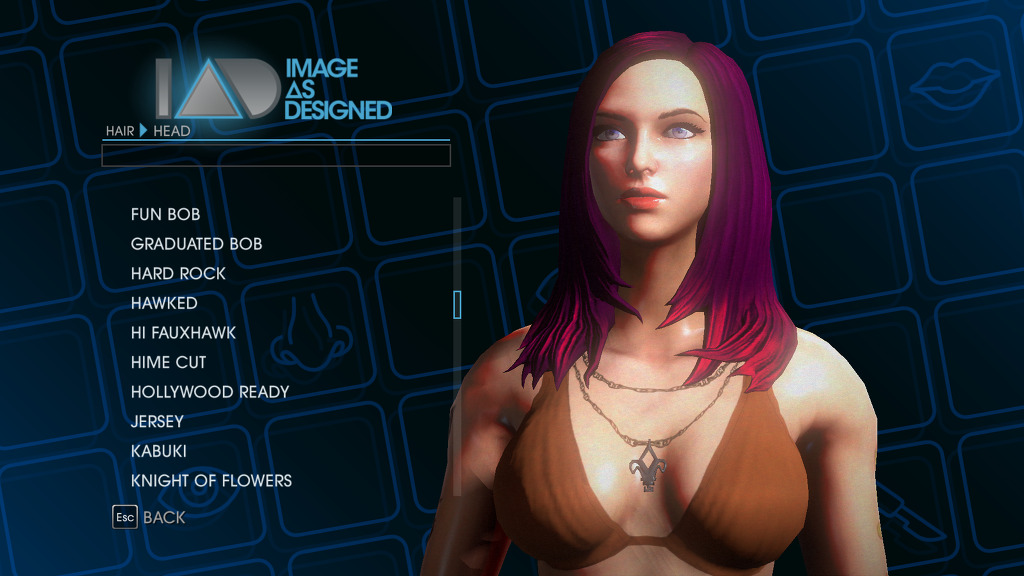The height and width of the screenshot is (576, 1024).
Task: Choose the Hi Fauxhawk hairstyle
Action: 183,332
